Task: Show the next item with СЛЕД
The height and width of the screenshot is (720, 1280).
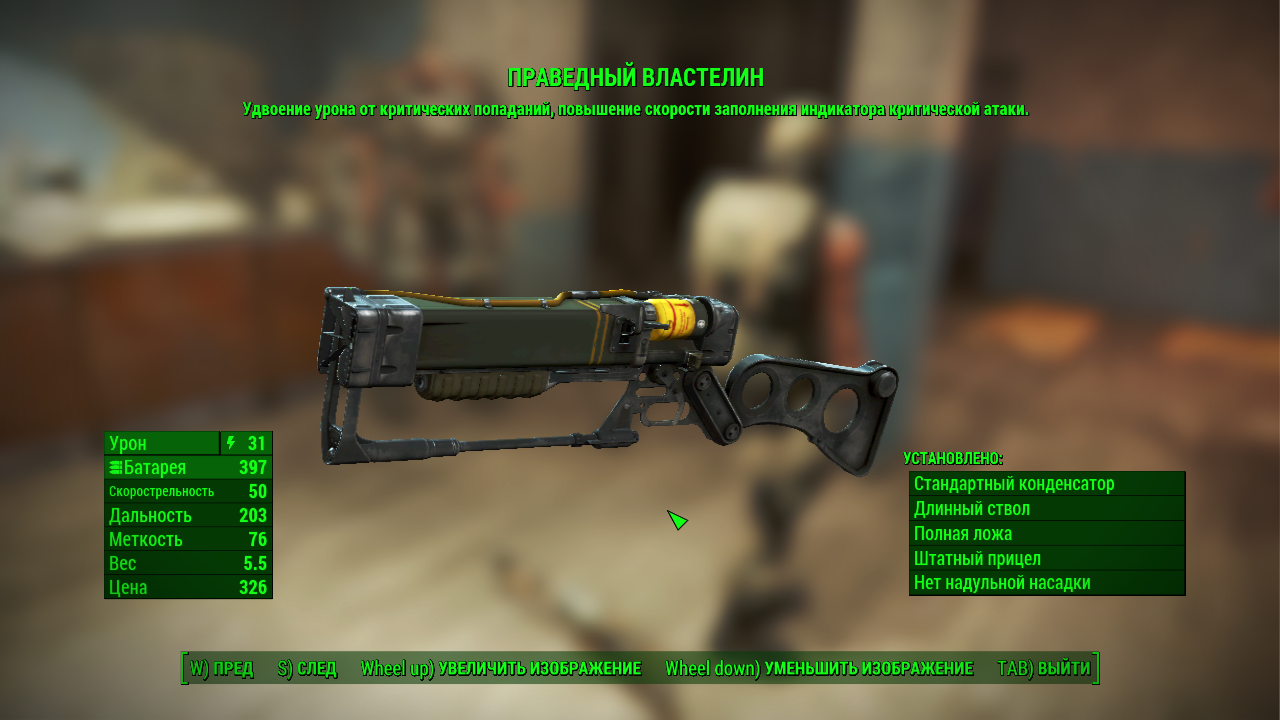Action: (x=307, y=668)
